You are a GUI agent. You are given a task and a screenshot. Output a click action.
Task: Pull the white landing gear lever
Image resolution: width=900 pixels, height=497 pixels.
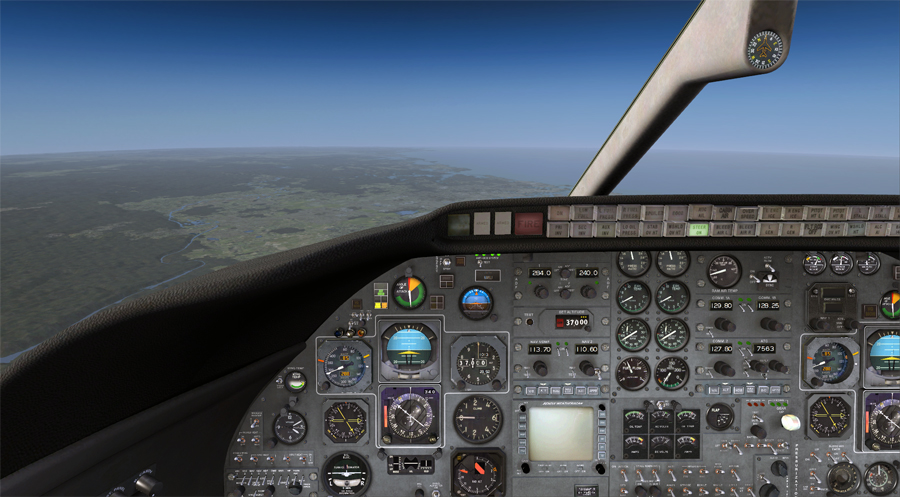[x=790, y=422]
